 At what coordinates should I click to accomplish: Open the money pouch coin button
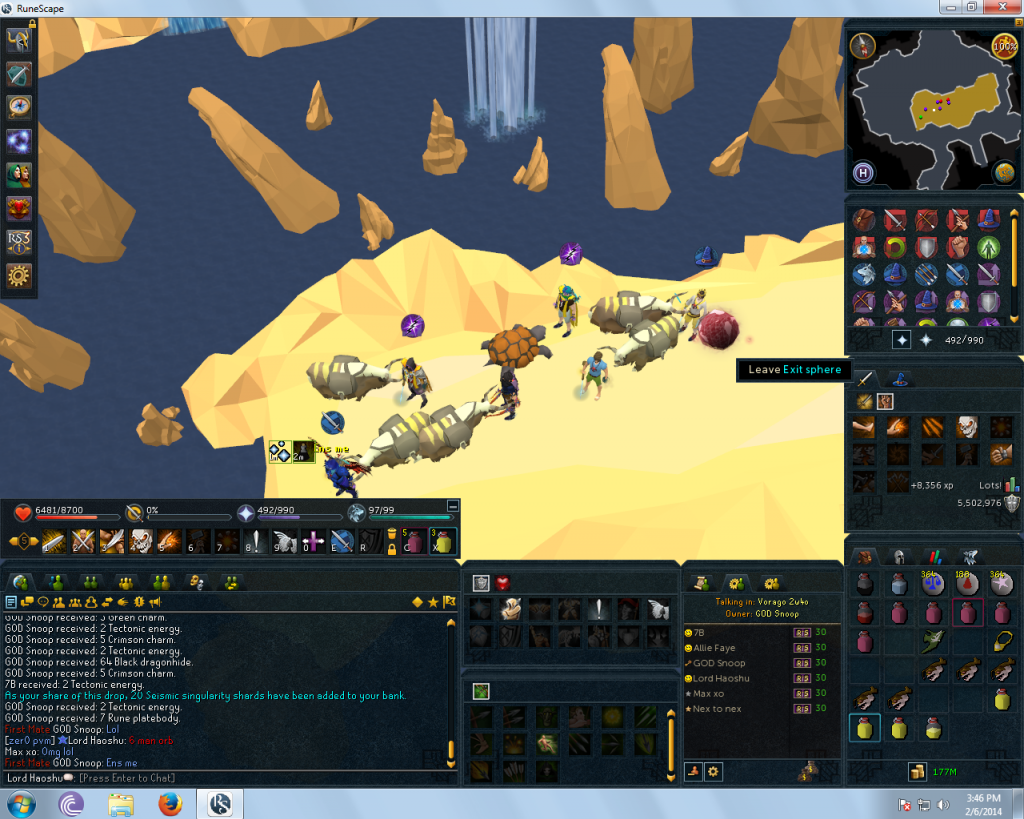915,771
